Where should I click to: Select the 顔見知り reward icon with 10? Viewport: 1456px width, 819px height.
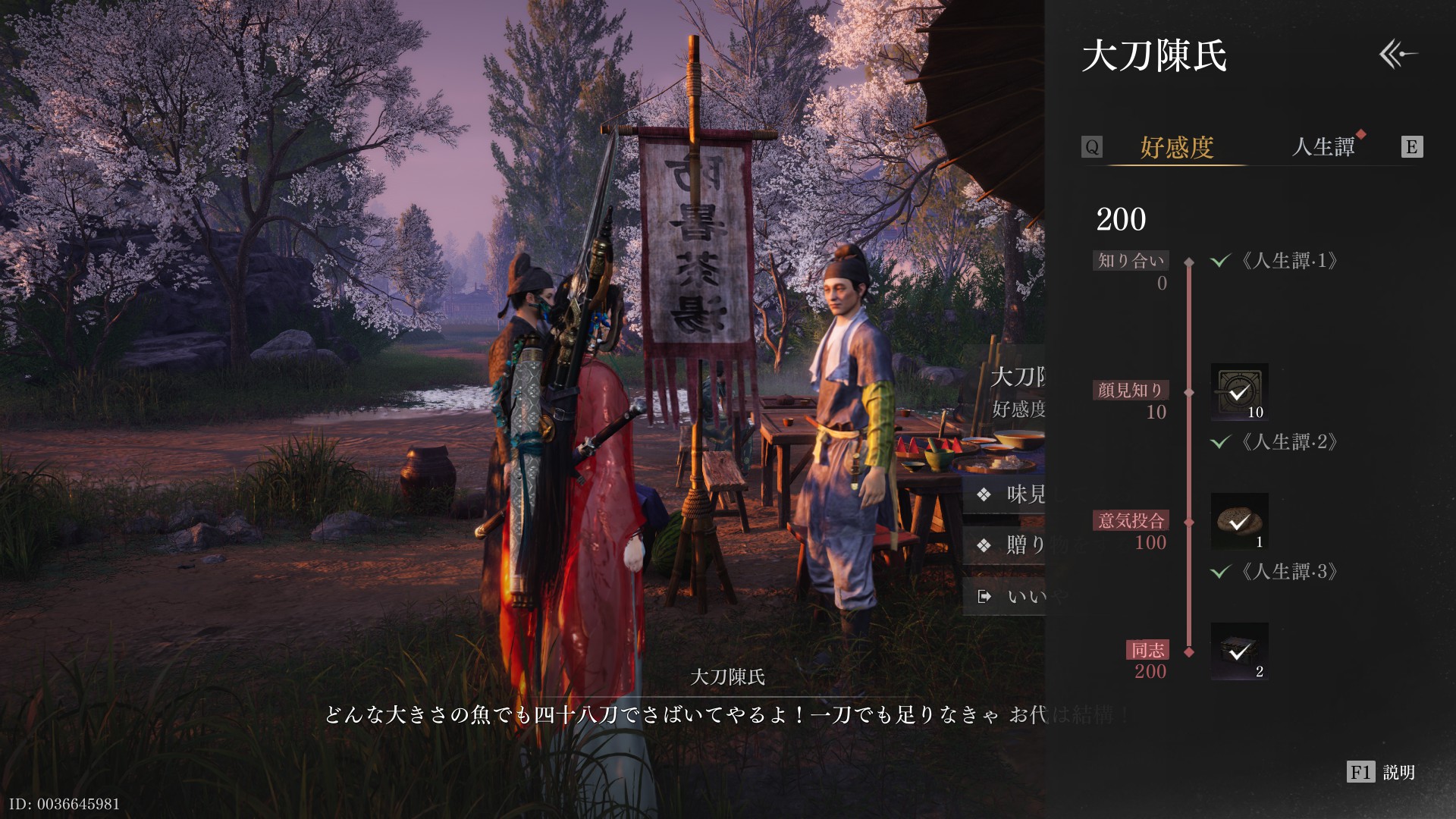click(x=1239, y=391)
